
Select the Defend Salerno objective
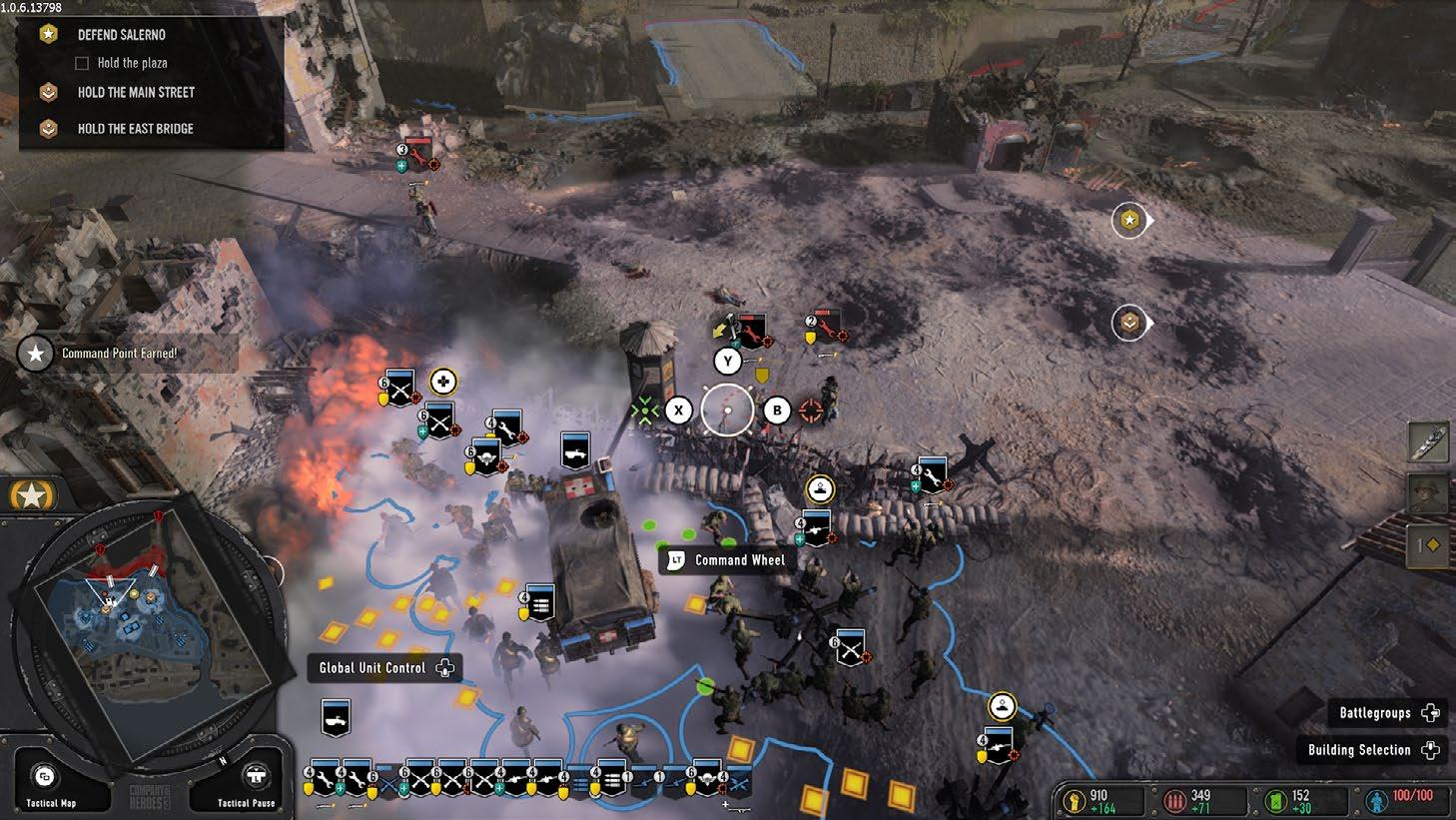coord(121,35)
